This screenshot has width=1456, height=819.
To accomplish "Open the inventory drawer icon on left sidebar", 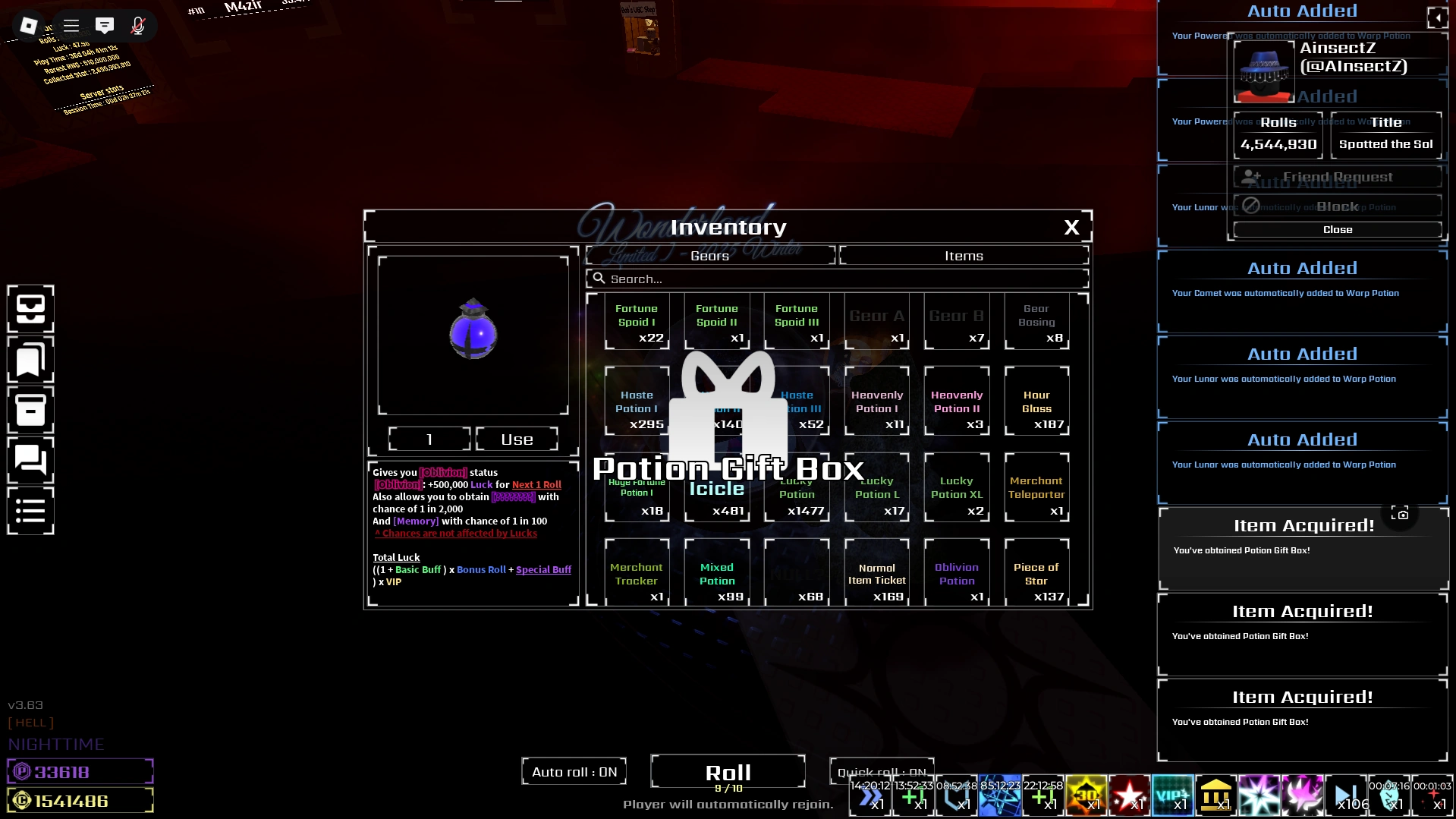I will point(30,308).
